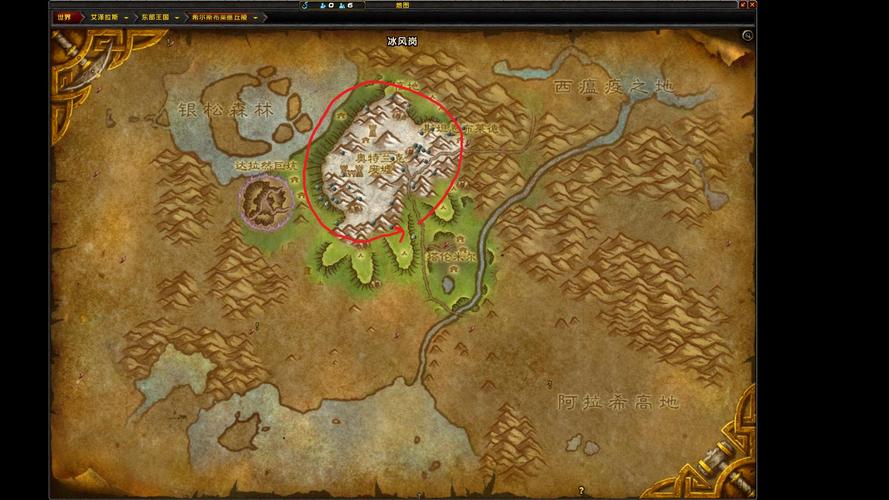Click the magnifying glass map filter button
Viewport: 889px width, 500px height.
(x=747, y=35)
